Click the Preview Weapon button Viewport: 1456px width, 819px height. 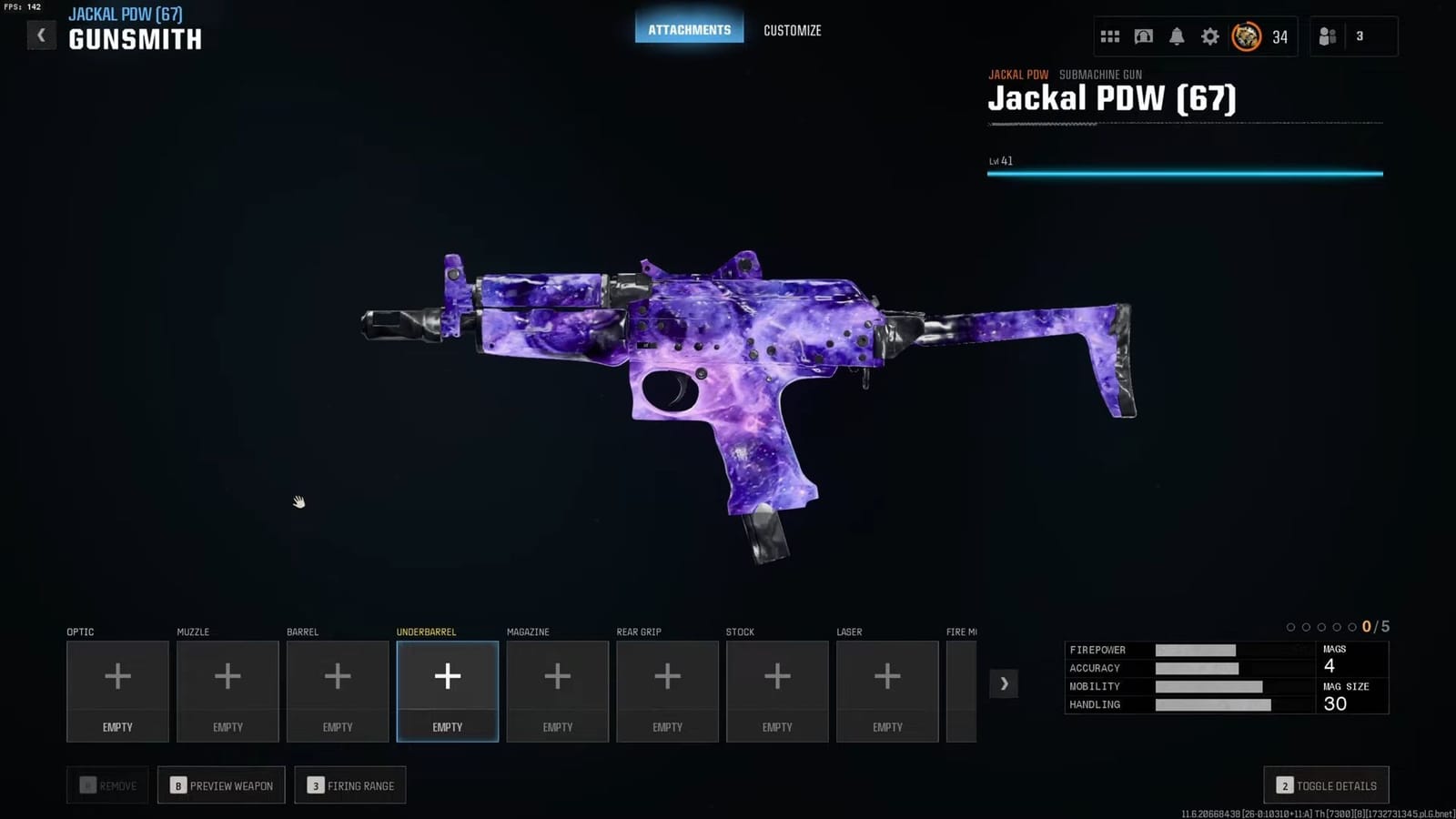(x=220, y=784)
